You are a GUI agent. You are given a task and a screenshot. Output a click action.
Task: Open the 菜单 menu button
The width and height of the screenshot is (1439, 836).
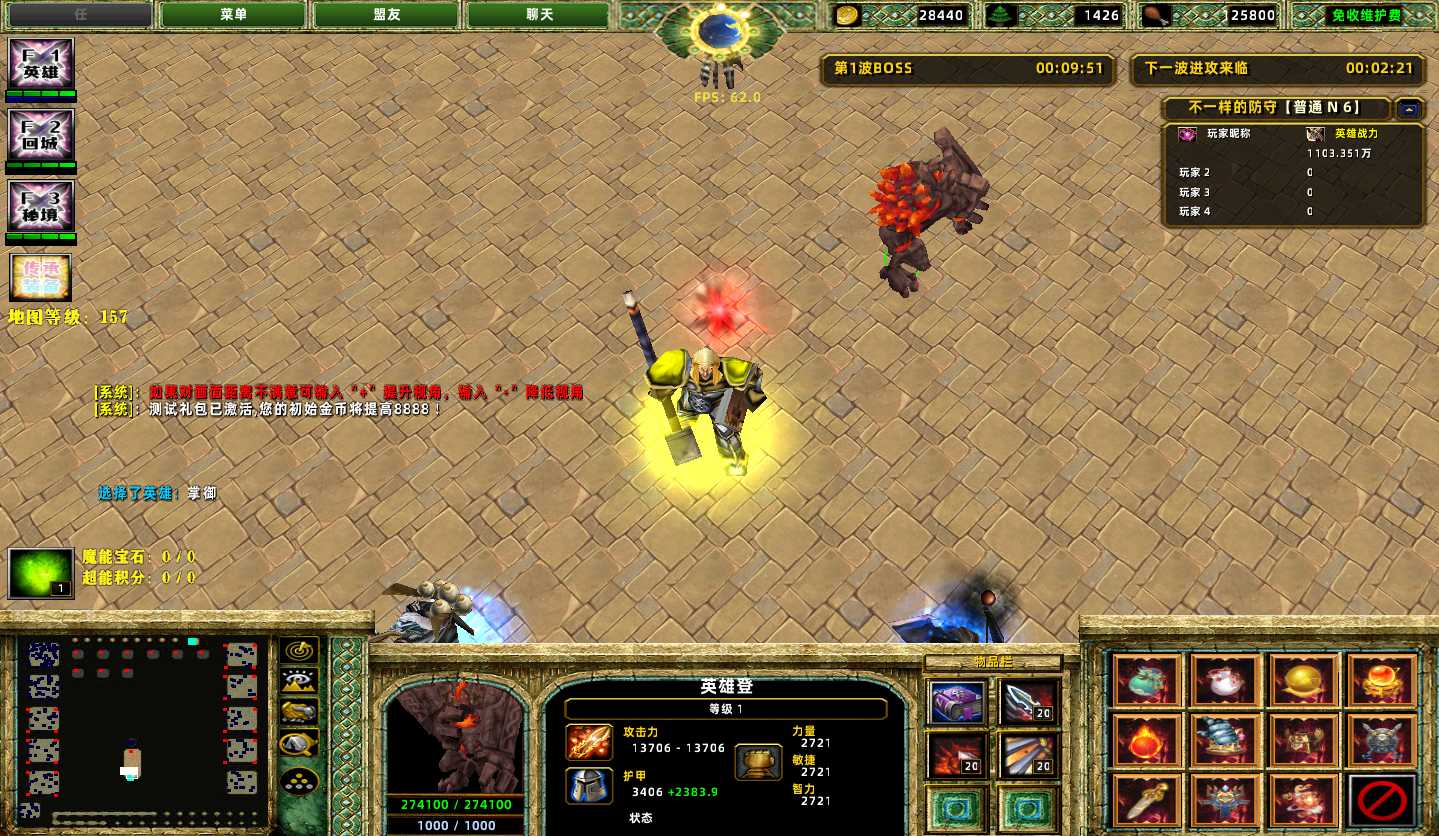233,15
